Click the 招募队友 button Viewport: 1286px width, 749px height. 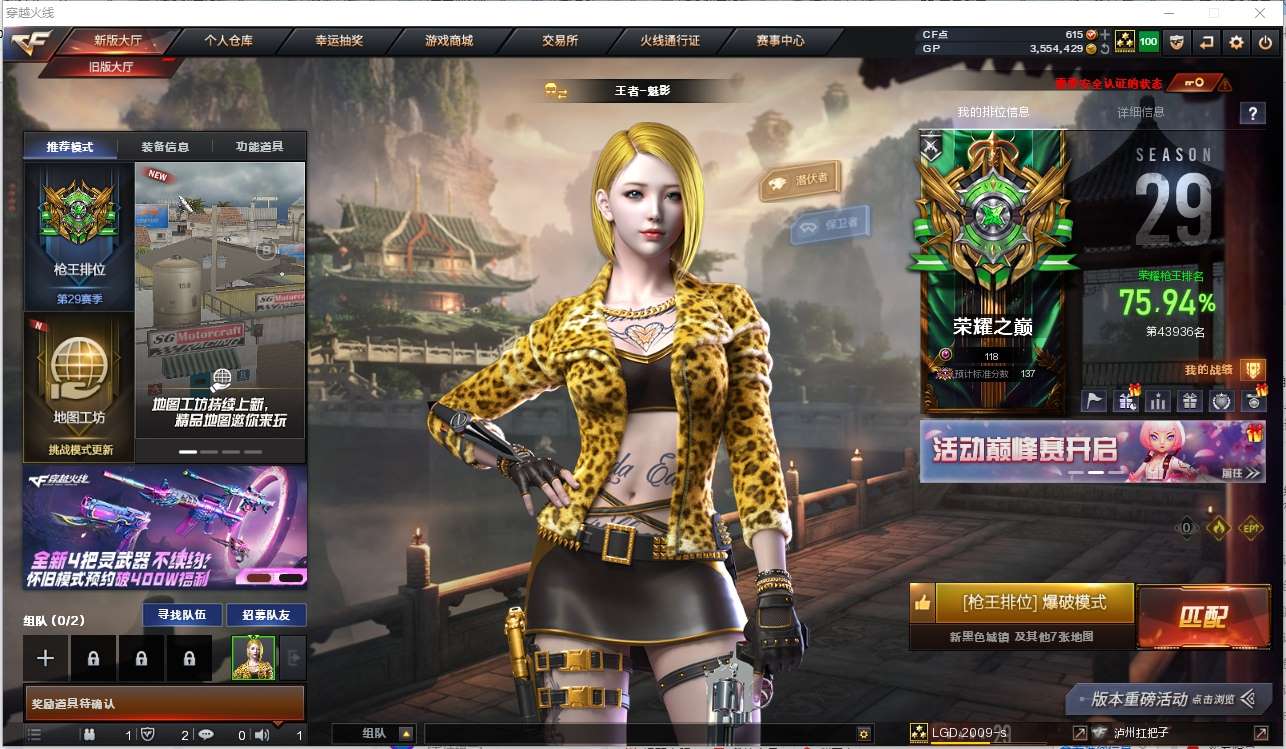tap(266, 615)
